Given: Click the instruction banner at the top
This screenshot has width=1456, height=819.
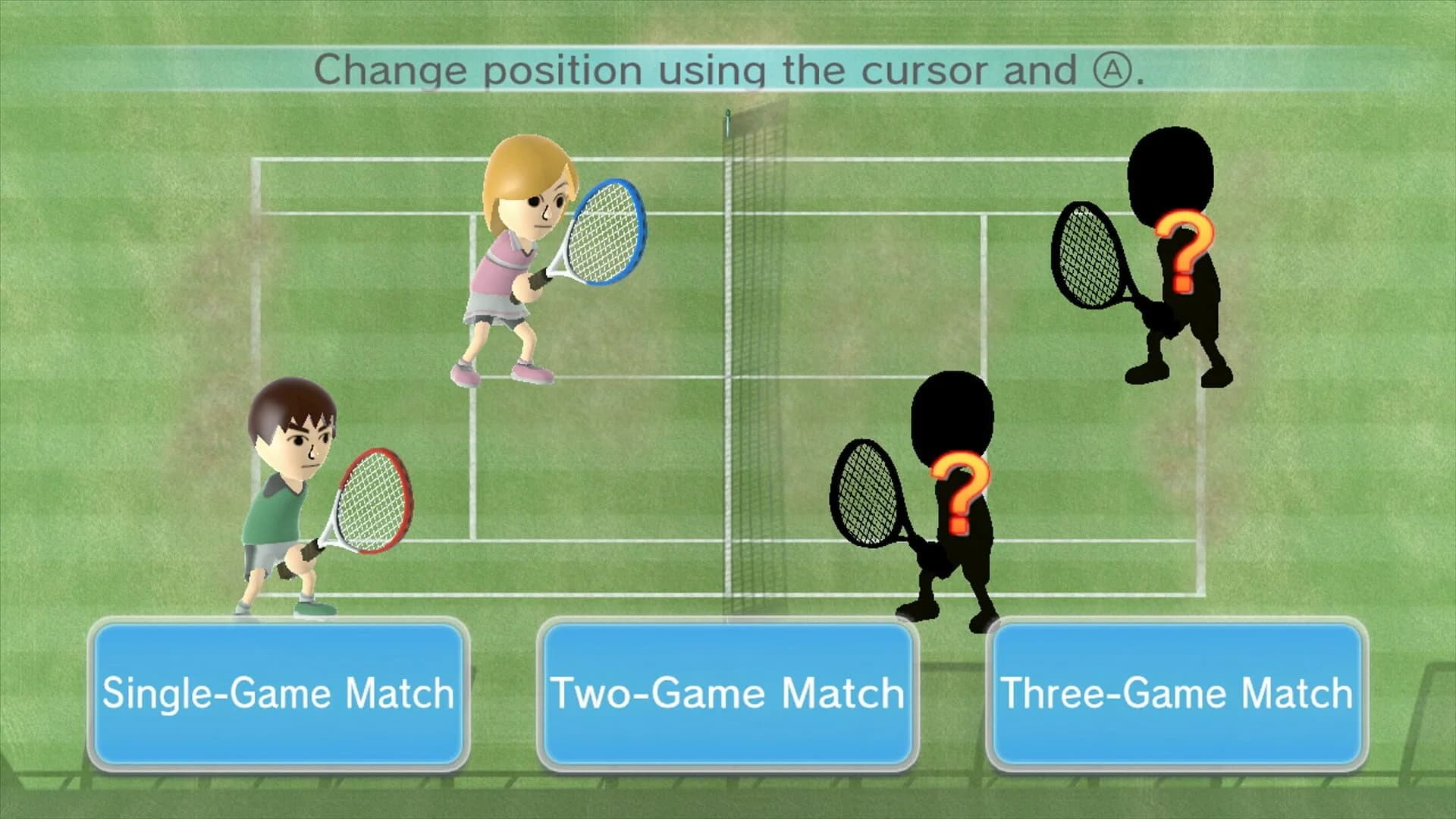Looking at the screenshot, I should pyautogui.click(x=728, y=71).
